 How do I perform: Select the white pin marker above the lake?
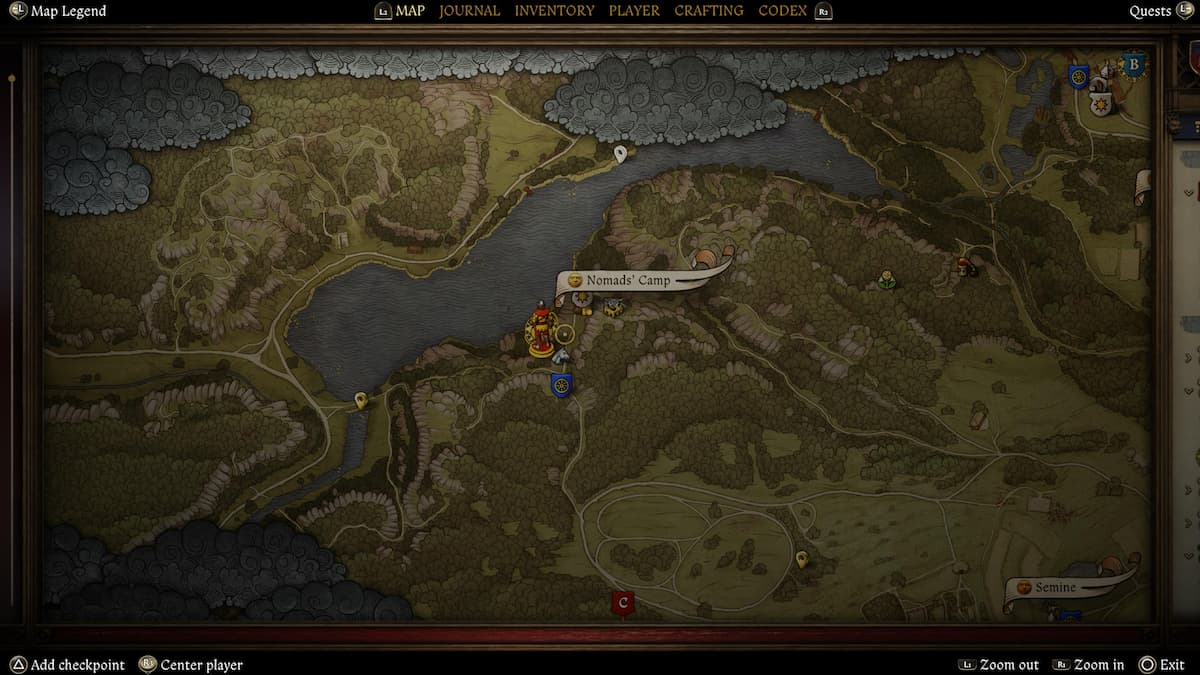click(621, 153)
